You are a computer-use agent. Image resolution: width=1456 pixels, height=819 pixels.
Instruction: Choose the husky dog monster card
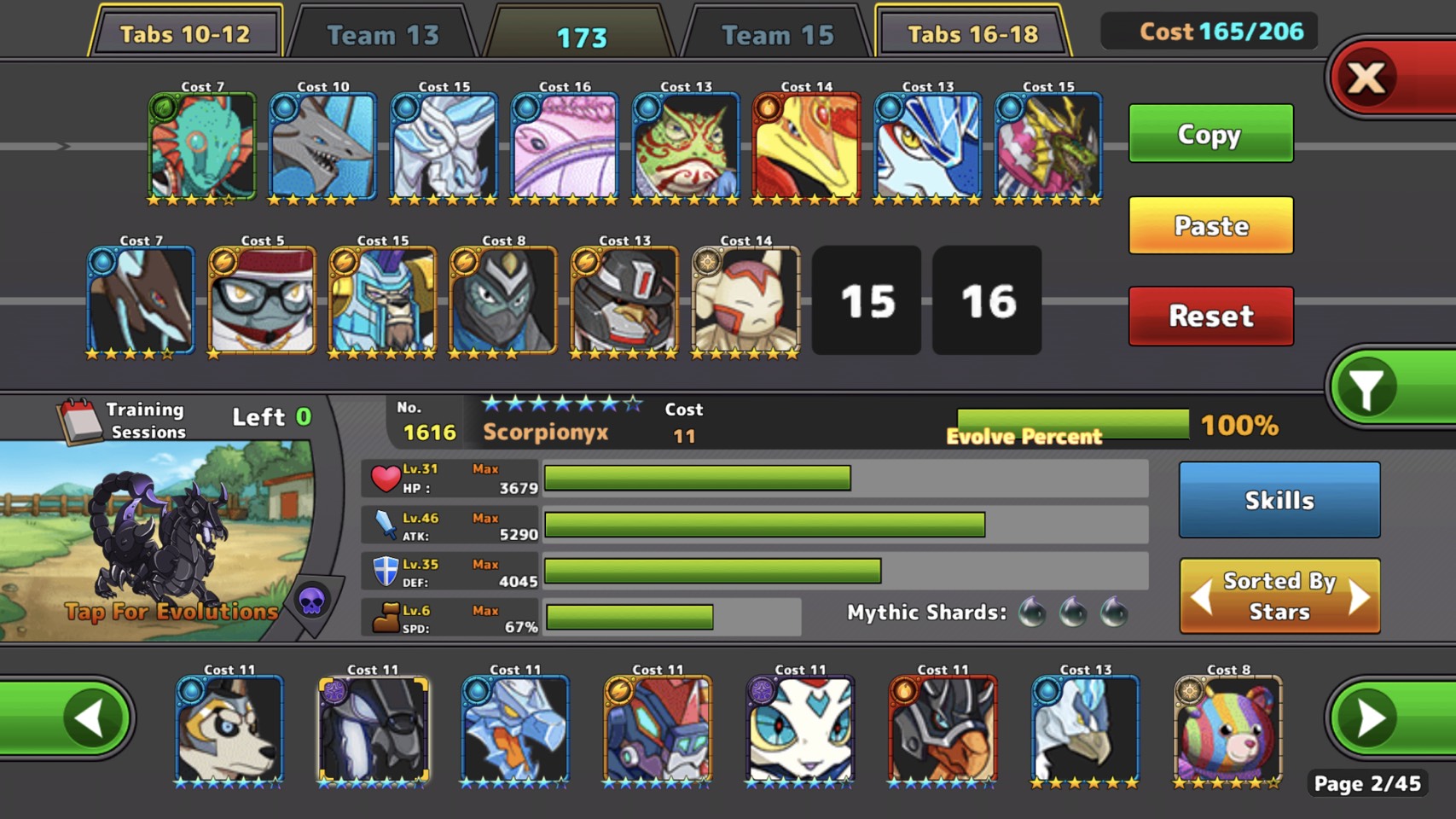click(x=229, y=729)
